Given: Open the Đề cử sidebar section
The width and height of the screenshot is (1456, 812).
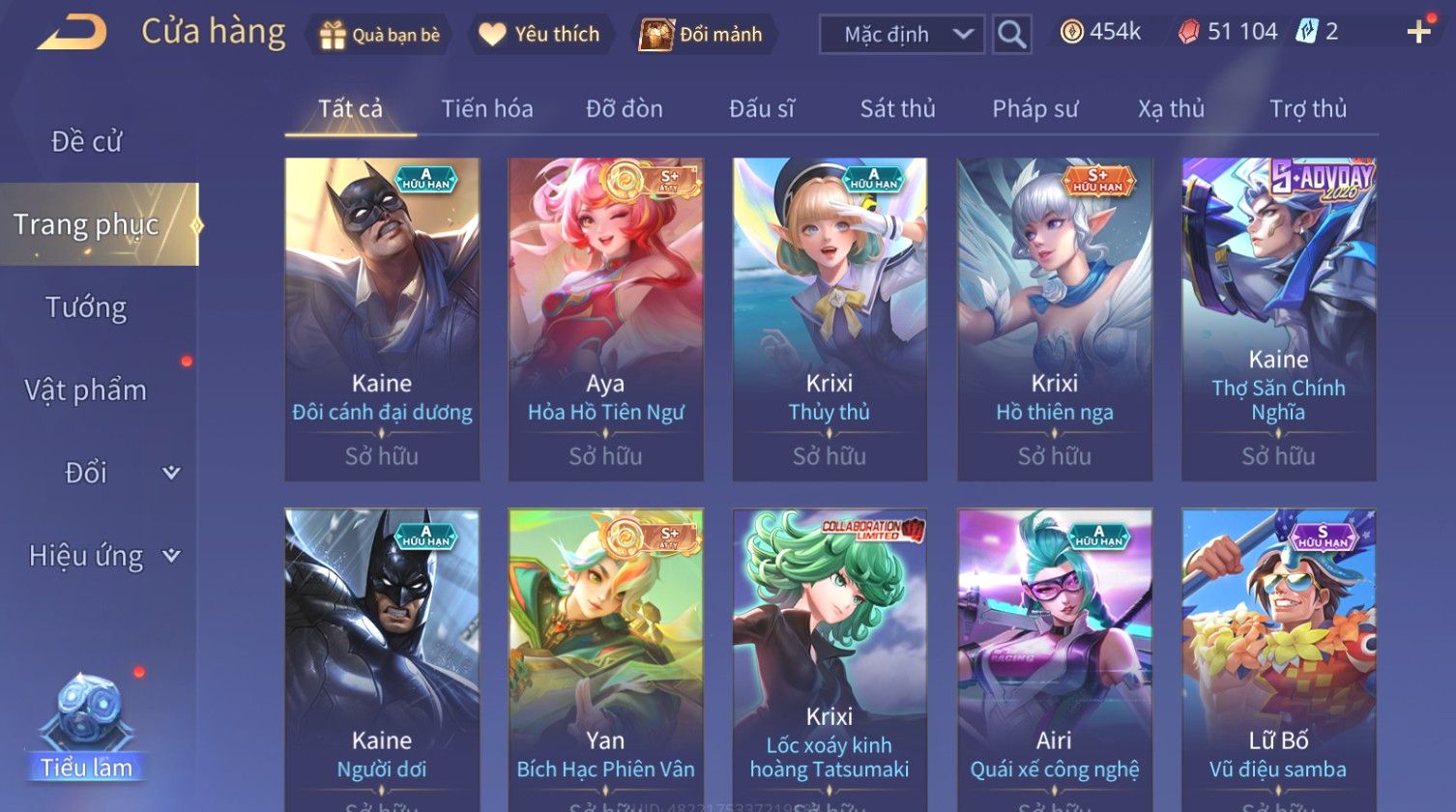Looking at the screenshot, I should click(x=87, y=142).
